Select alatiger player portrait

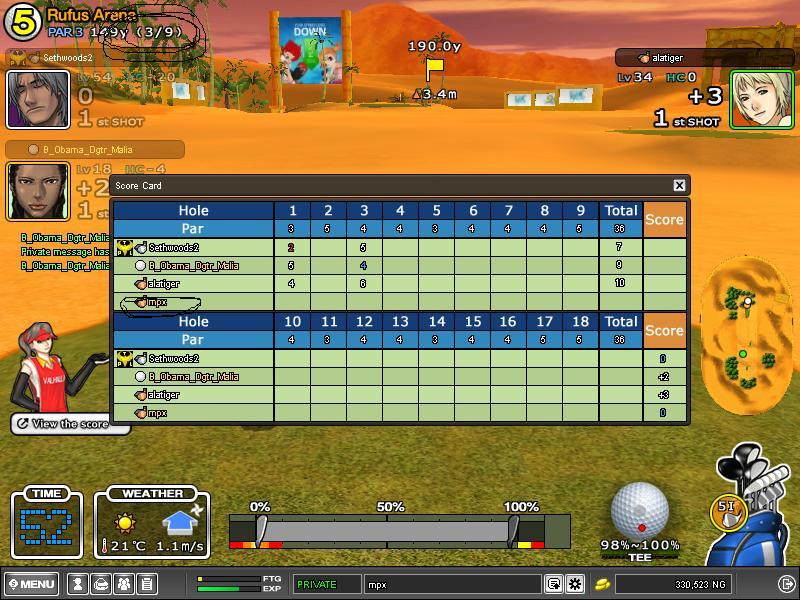(762, 99)
